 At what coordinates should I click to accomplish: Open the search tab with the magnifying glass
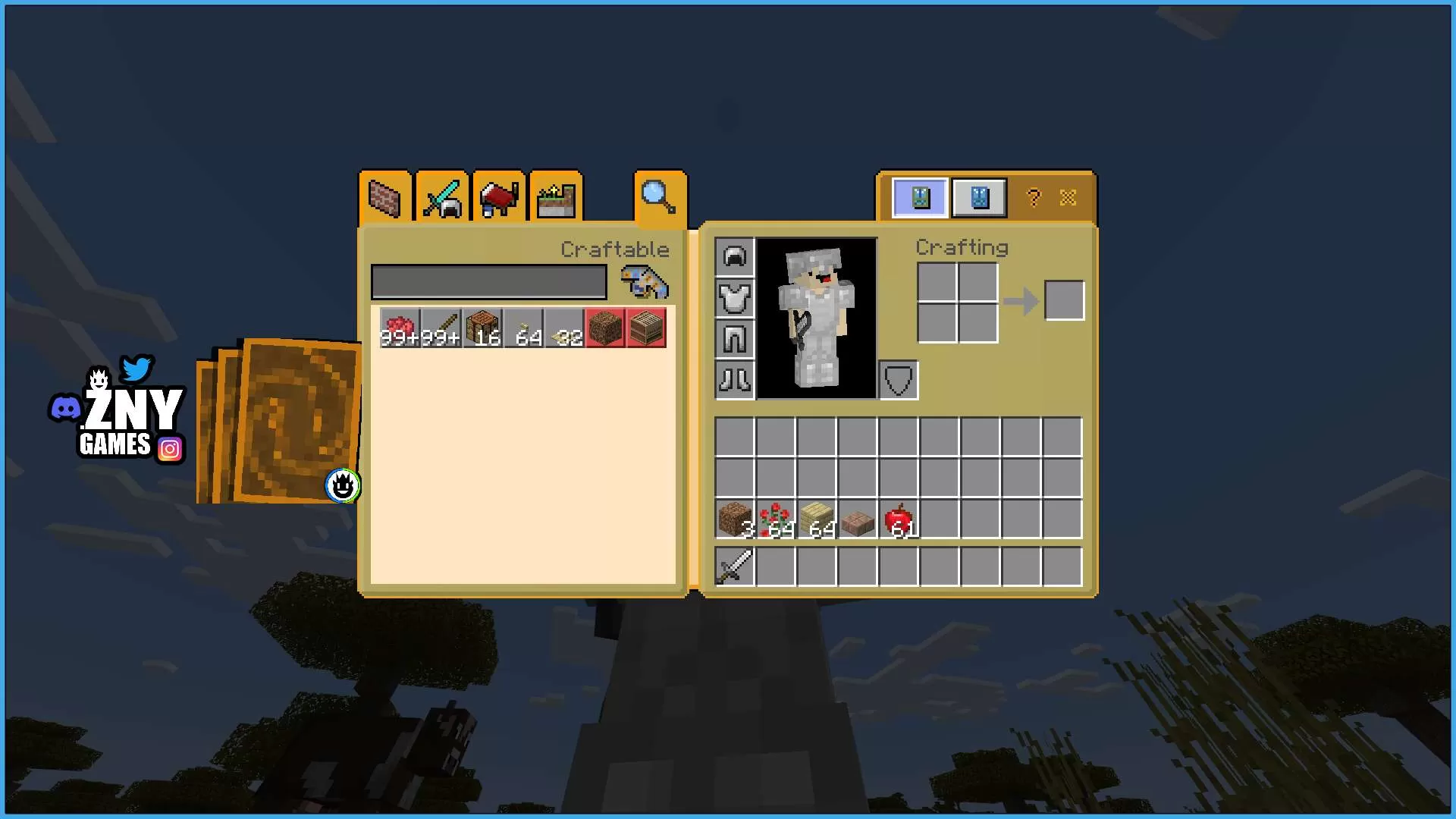point(659,198)
